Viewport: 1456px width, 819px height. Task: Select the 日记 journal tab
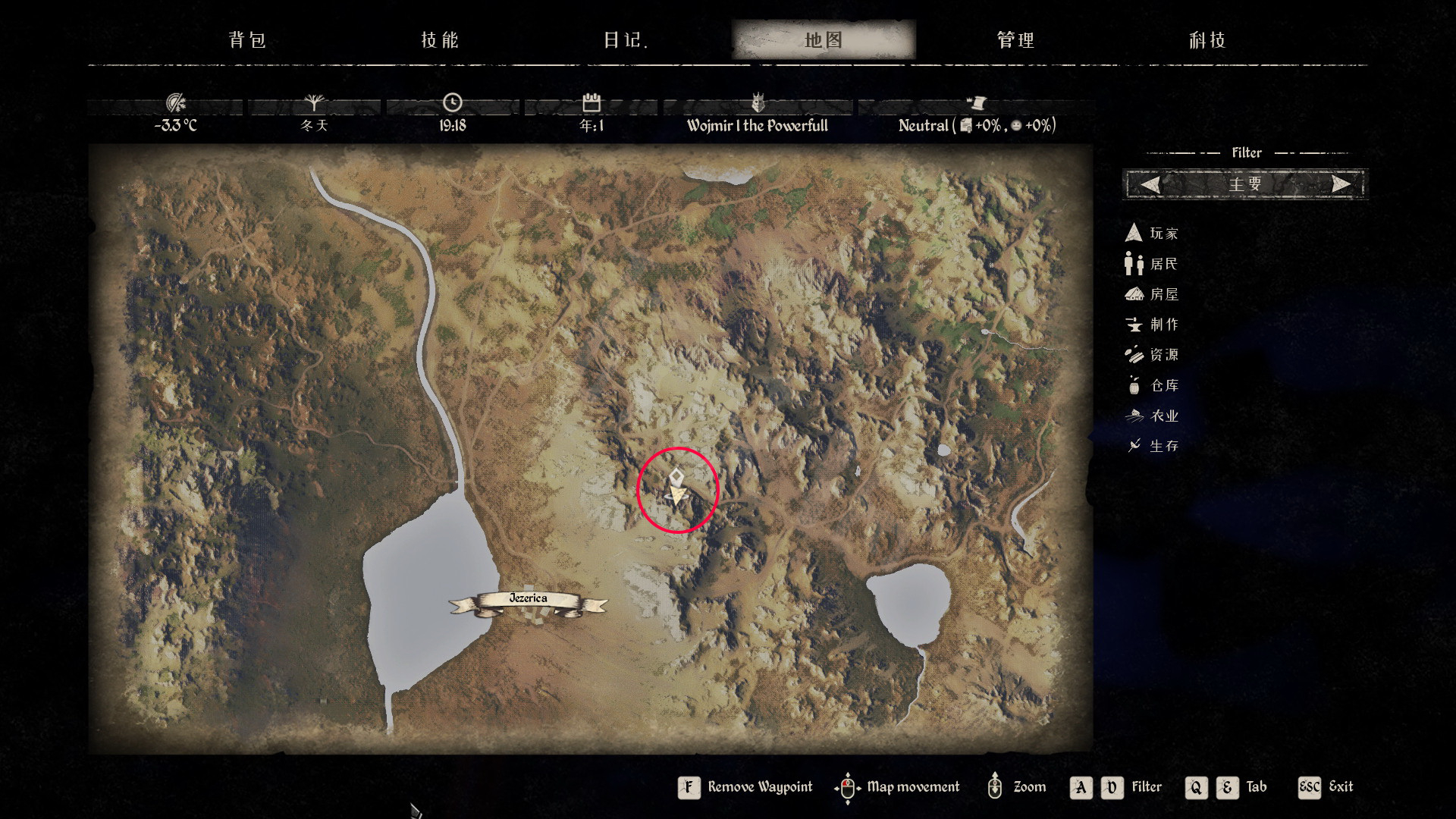tap(625, 40)
